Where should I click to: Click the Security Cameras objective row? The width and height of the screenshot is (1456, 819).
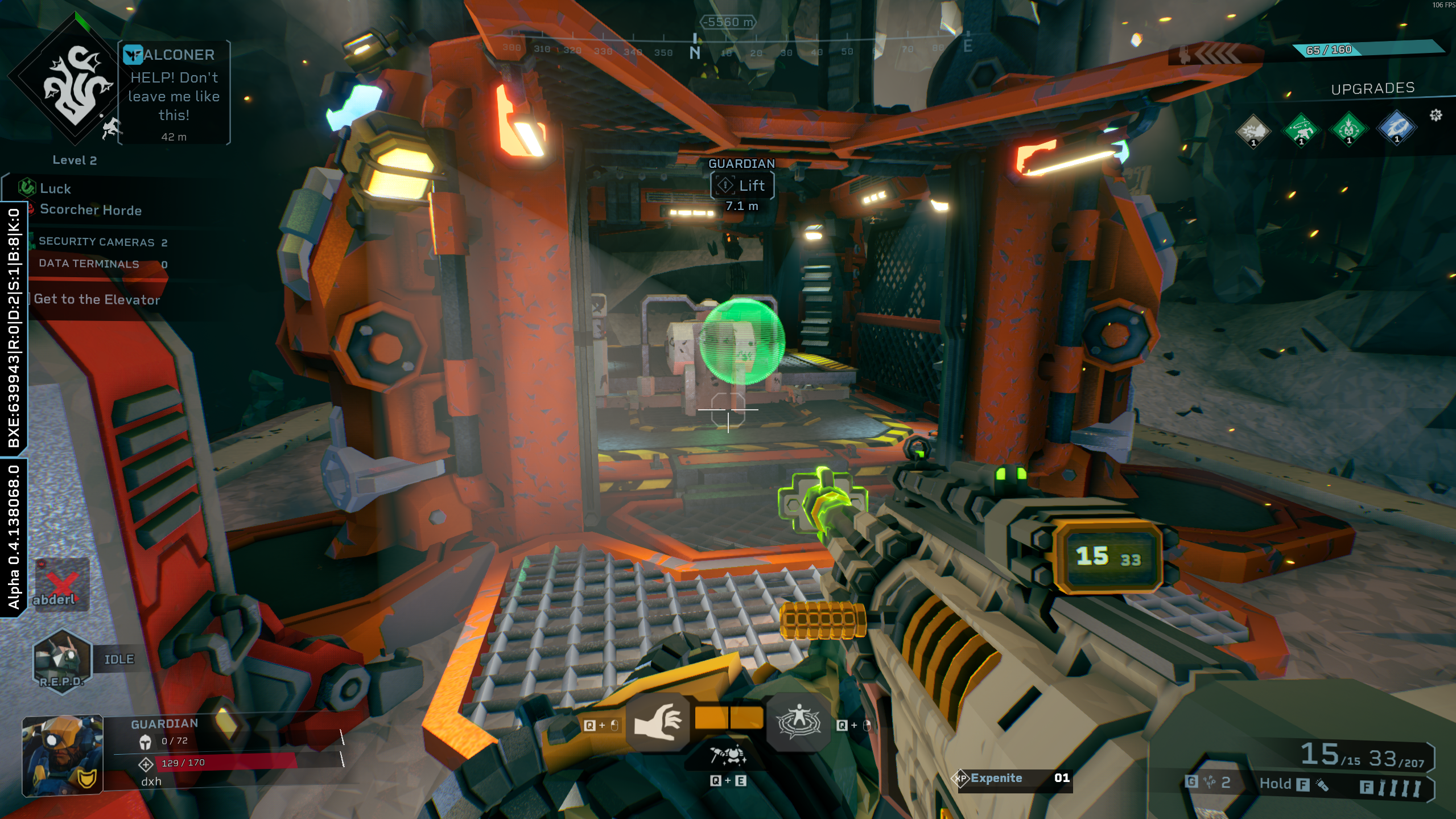coord(102,242)
